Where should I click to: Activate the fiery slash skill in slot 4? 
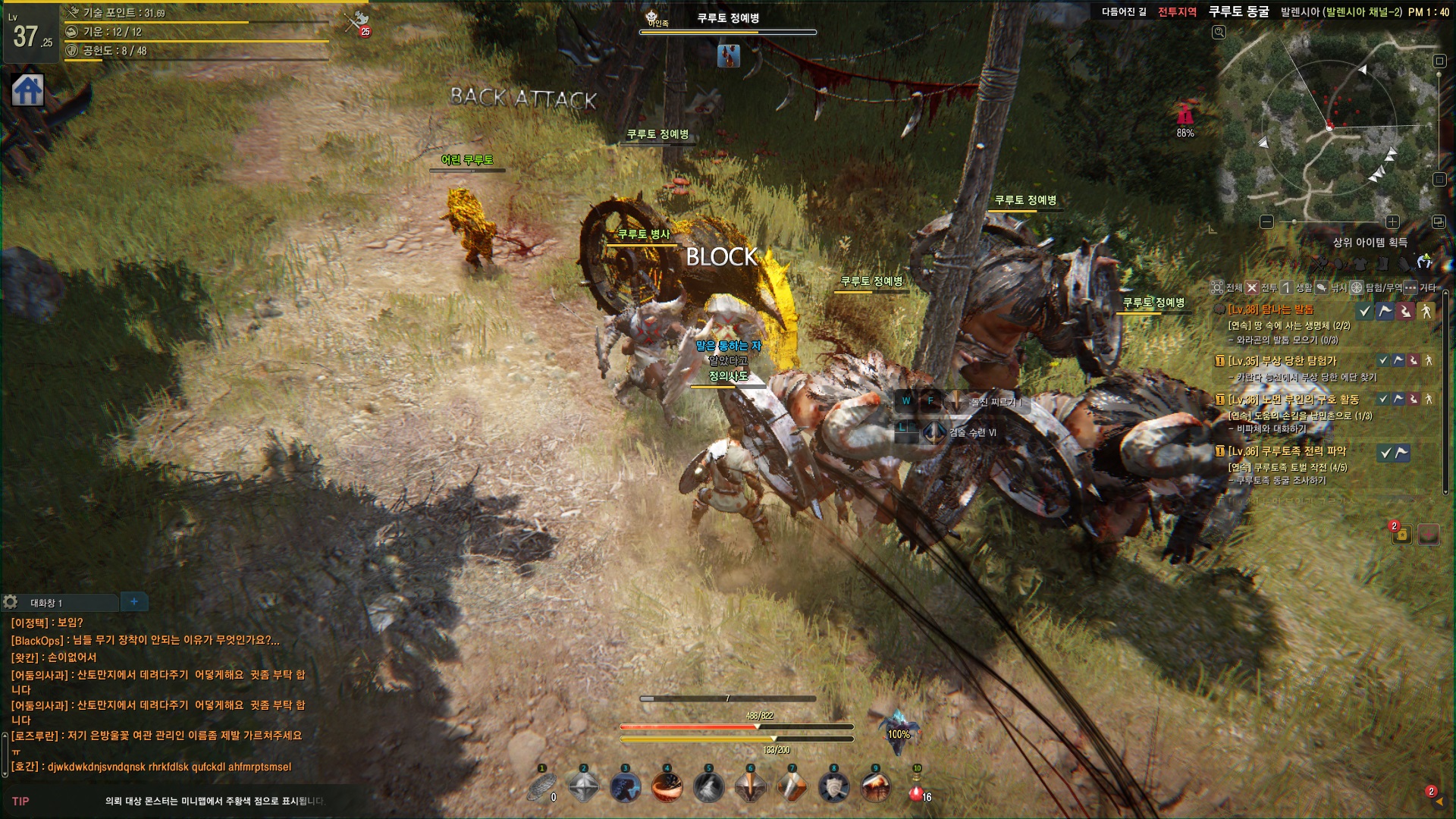[667, 789]
